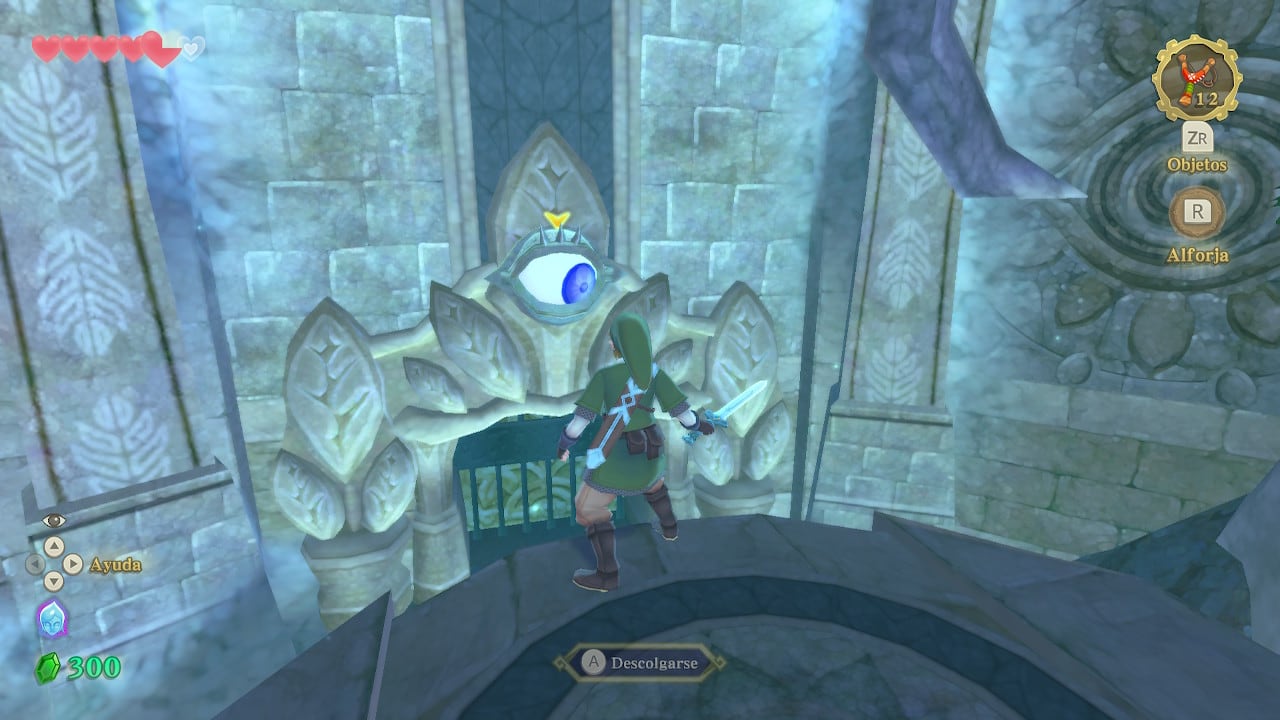
Task: Summon Fi with the blue spirit icon
Action: click(x=51, y=620)
